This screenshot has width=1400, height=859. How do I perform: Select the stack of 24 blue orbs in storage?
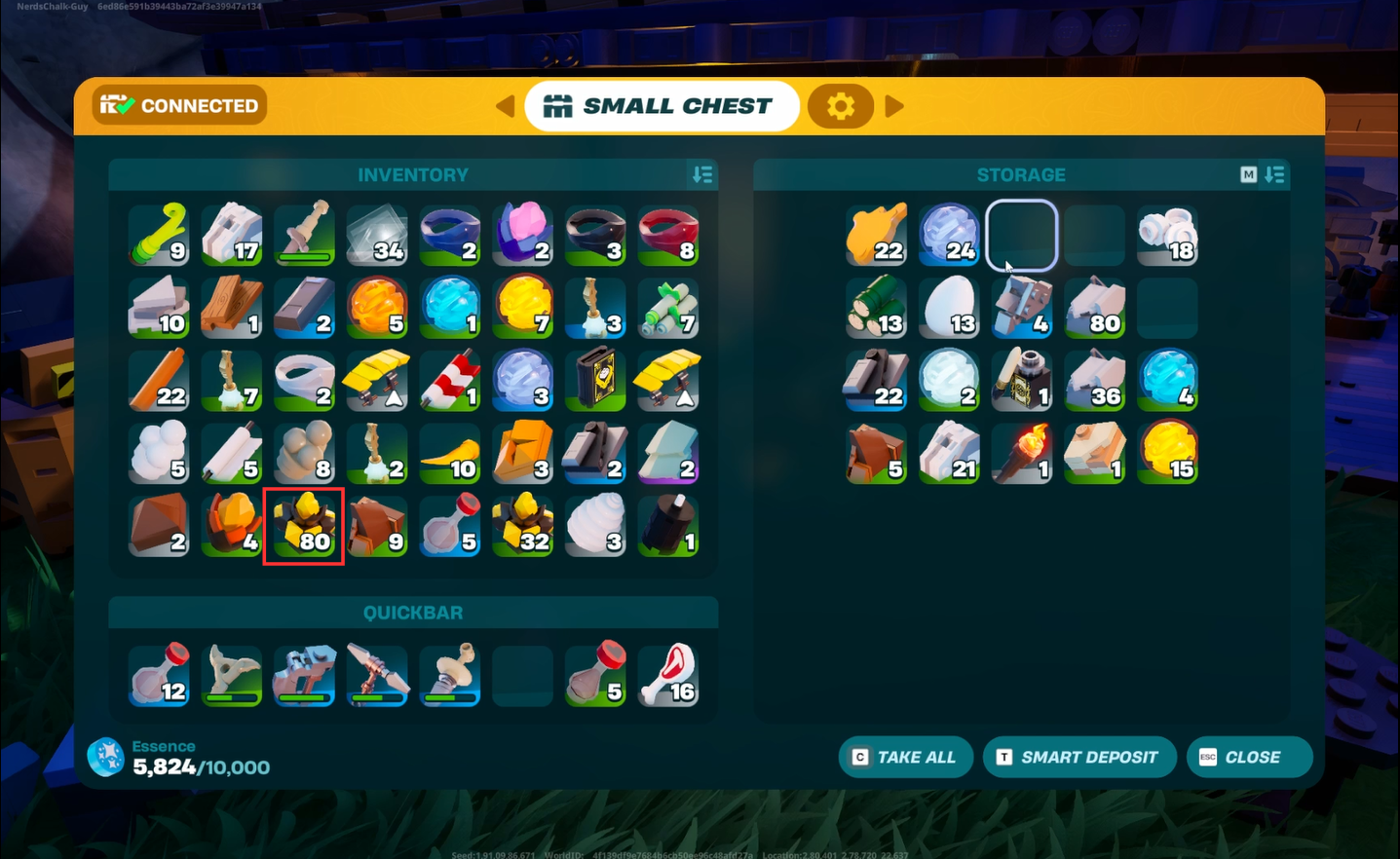[949, 235]
